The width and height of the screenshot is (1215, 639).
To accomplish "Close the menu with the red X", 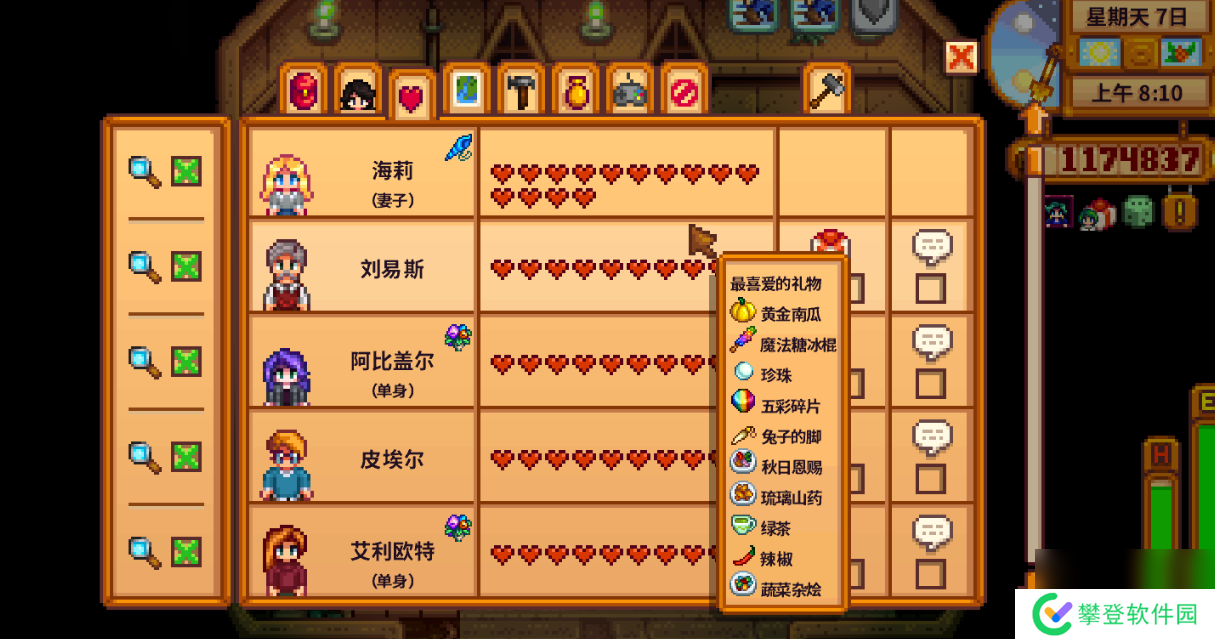I will pos(961,57).
